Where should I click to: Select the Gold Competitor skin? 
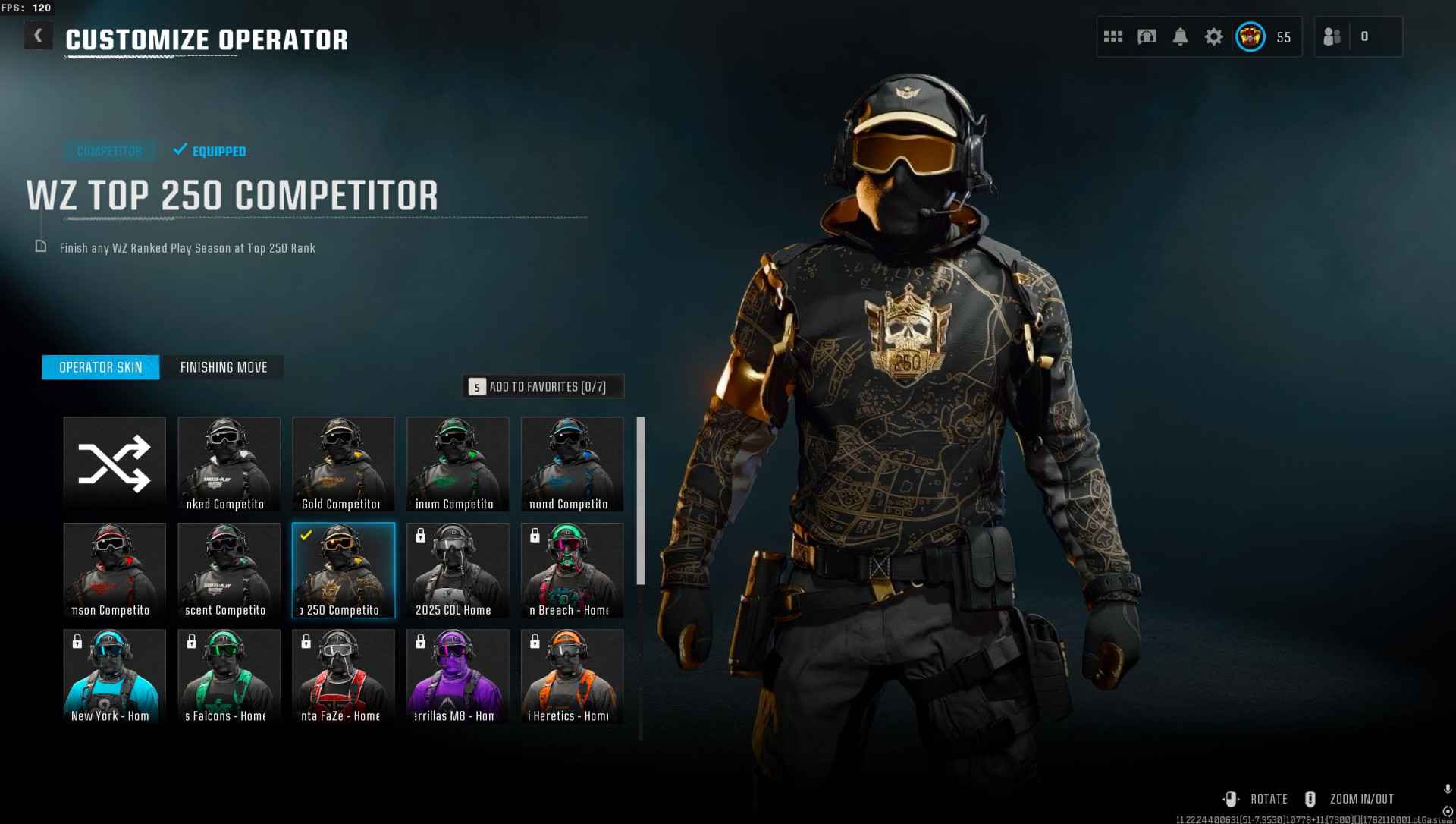click(x=343, y=464)
